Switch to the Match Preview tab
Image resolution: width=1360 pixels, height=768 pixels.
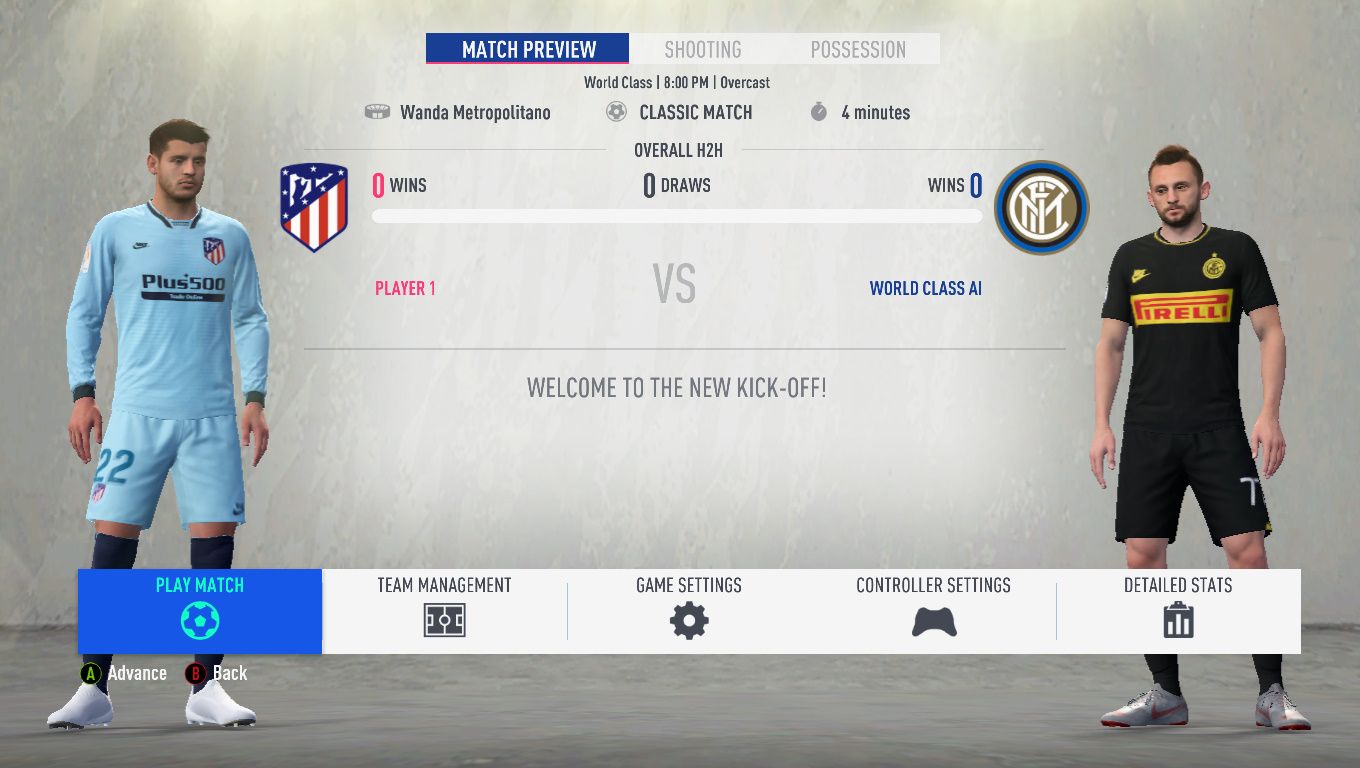[x=528, y=49]
